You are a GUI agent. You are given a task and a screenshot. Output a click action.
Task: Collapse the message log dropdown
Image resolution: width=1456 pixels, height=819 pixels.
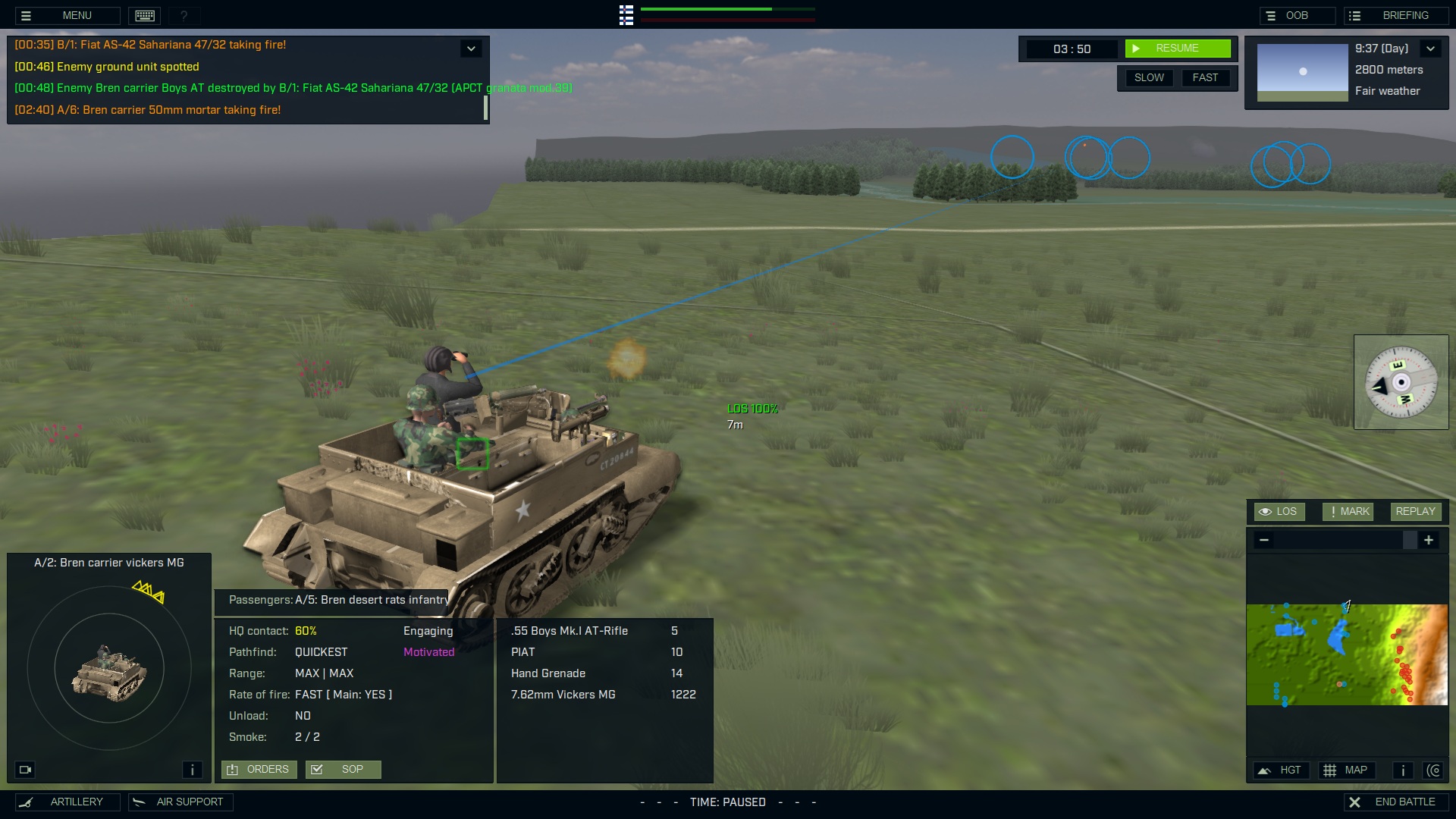471,49
